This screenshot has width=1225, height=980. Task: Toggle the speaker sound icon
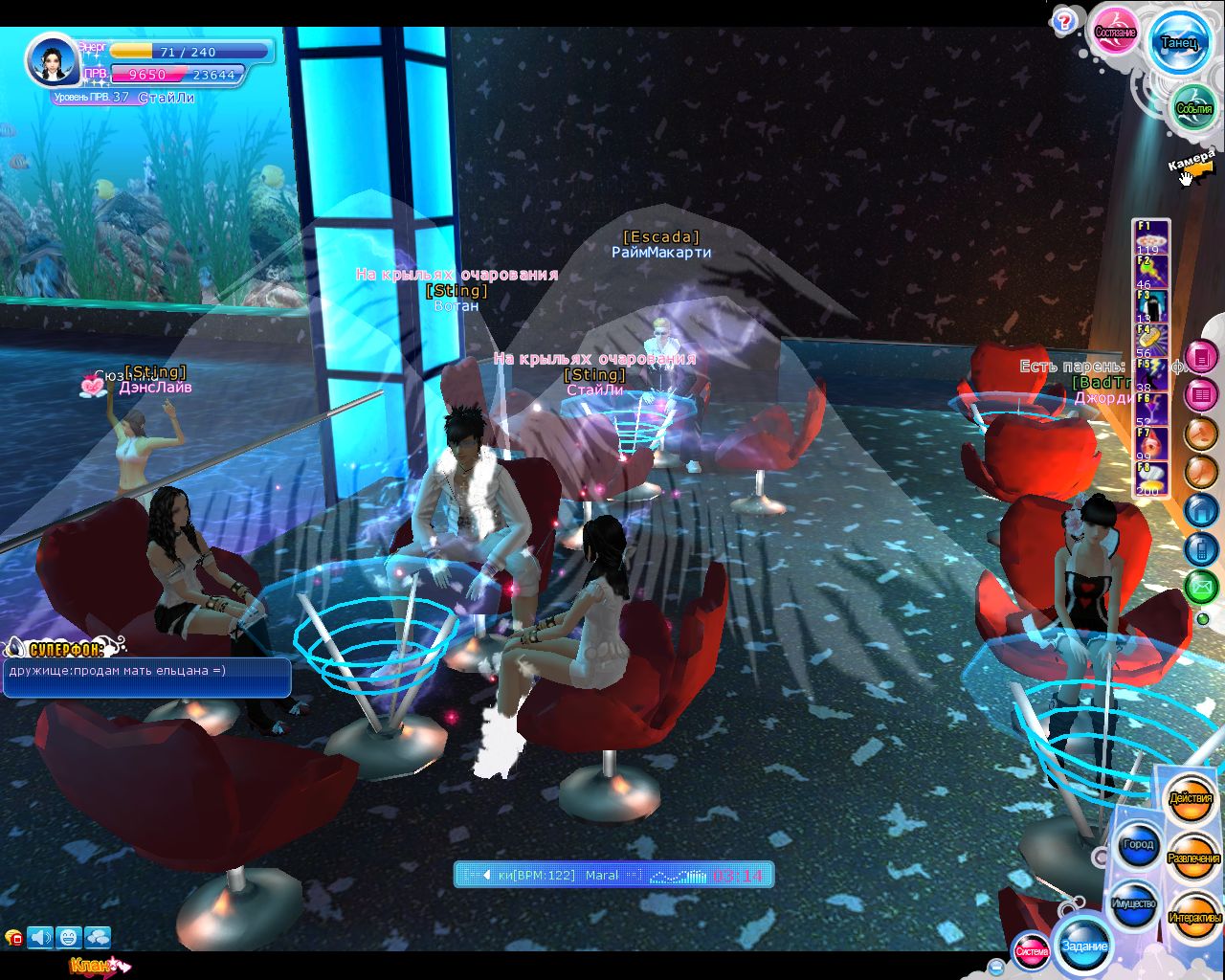point(40,937)
